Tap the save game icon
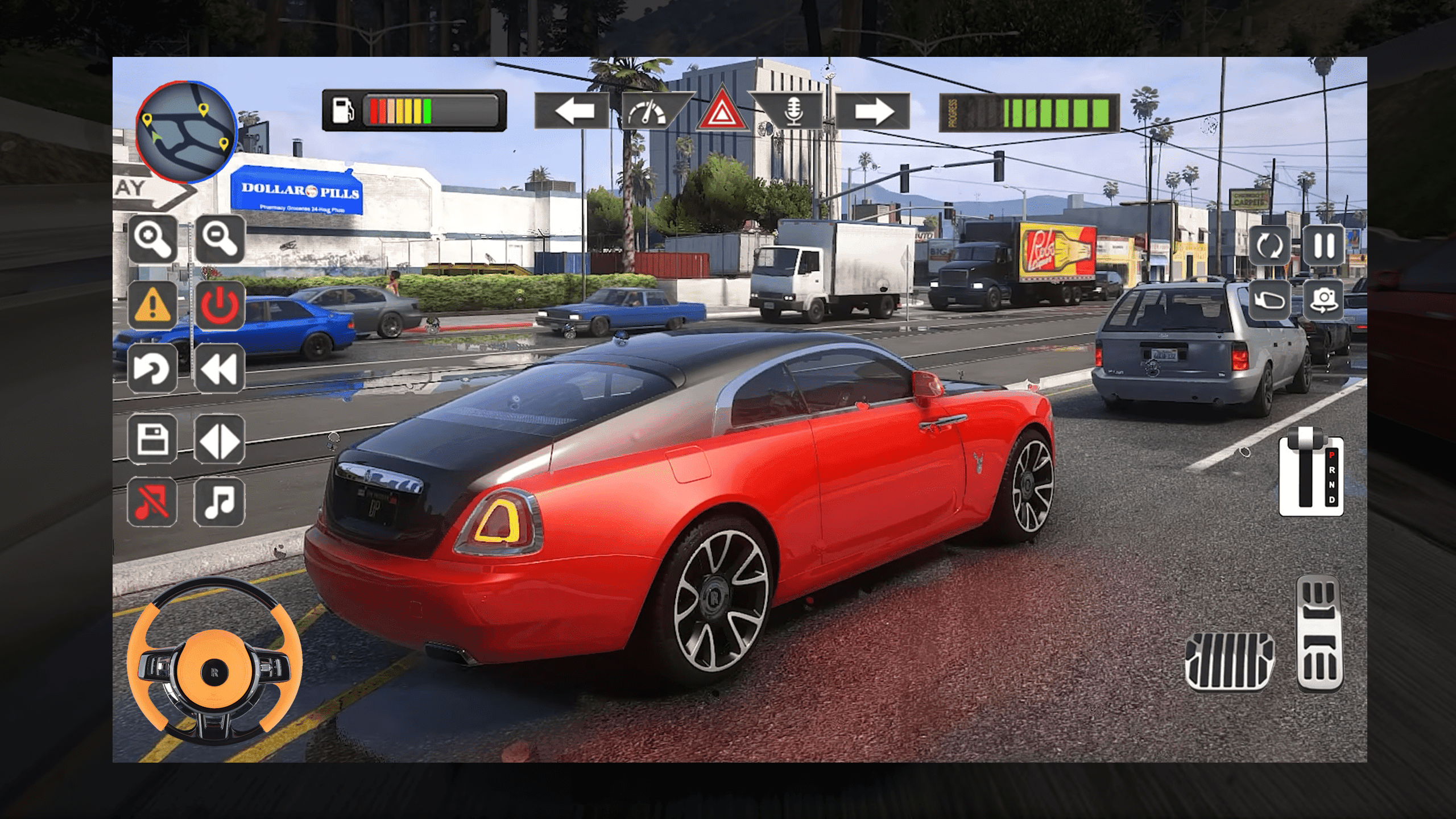 pyautogui.click(x=152, y=441)
